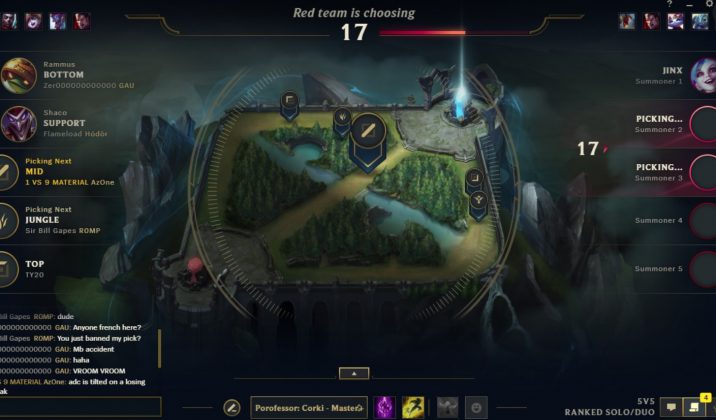Edit the rune page with pencil button

point(232,407)
